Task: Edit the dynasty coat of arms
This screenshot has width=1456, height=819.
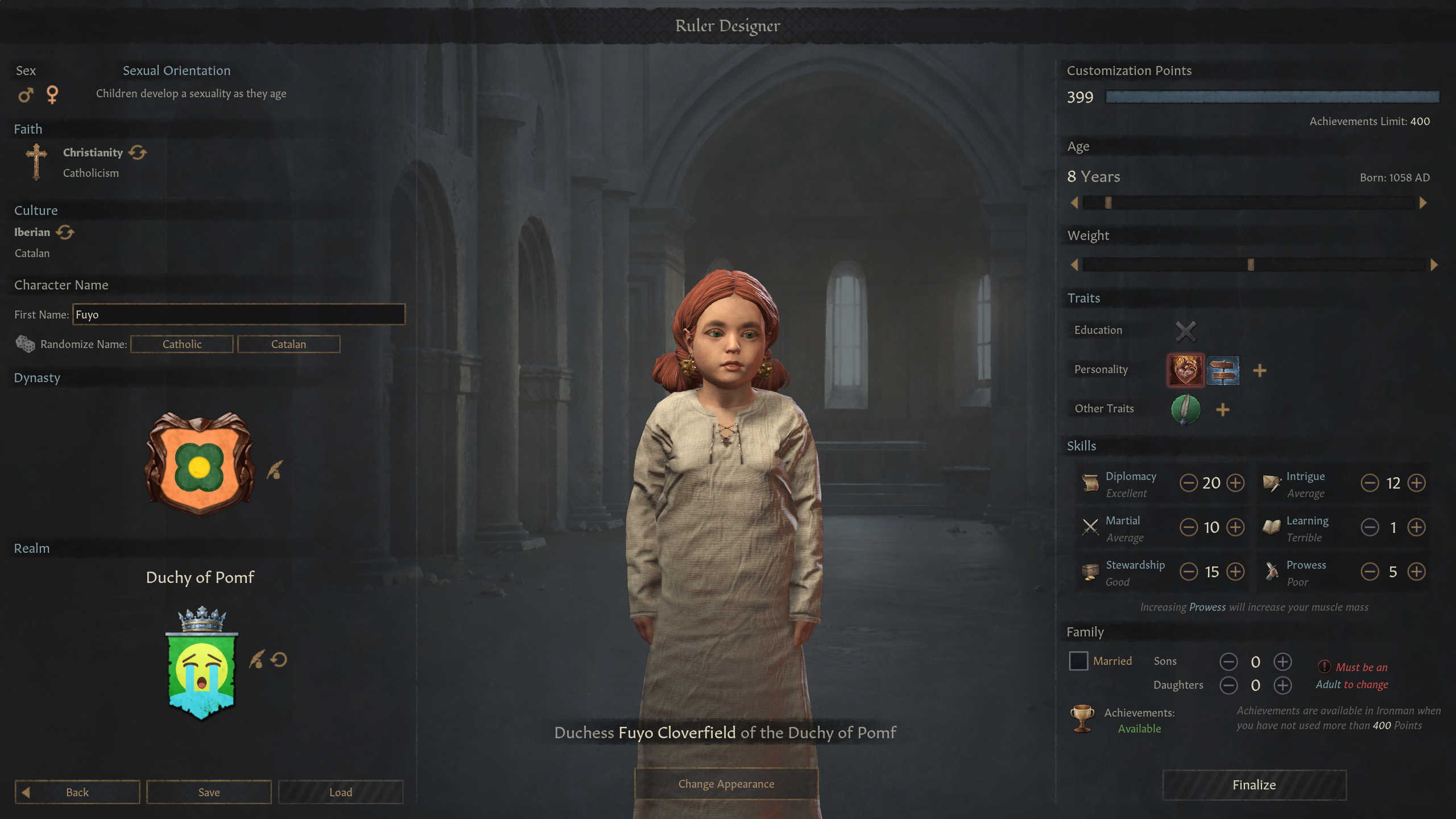Action: click(275, 470)
